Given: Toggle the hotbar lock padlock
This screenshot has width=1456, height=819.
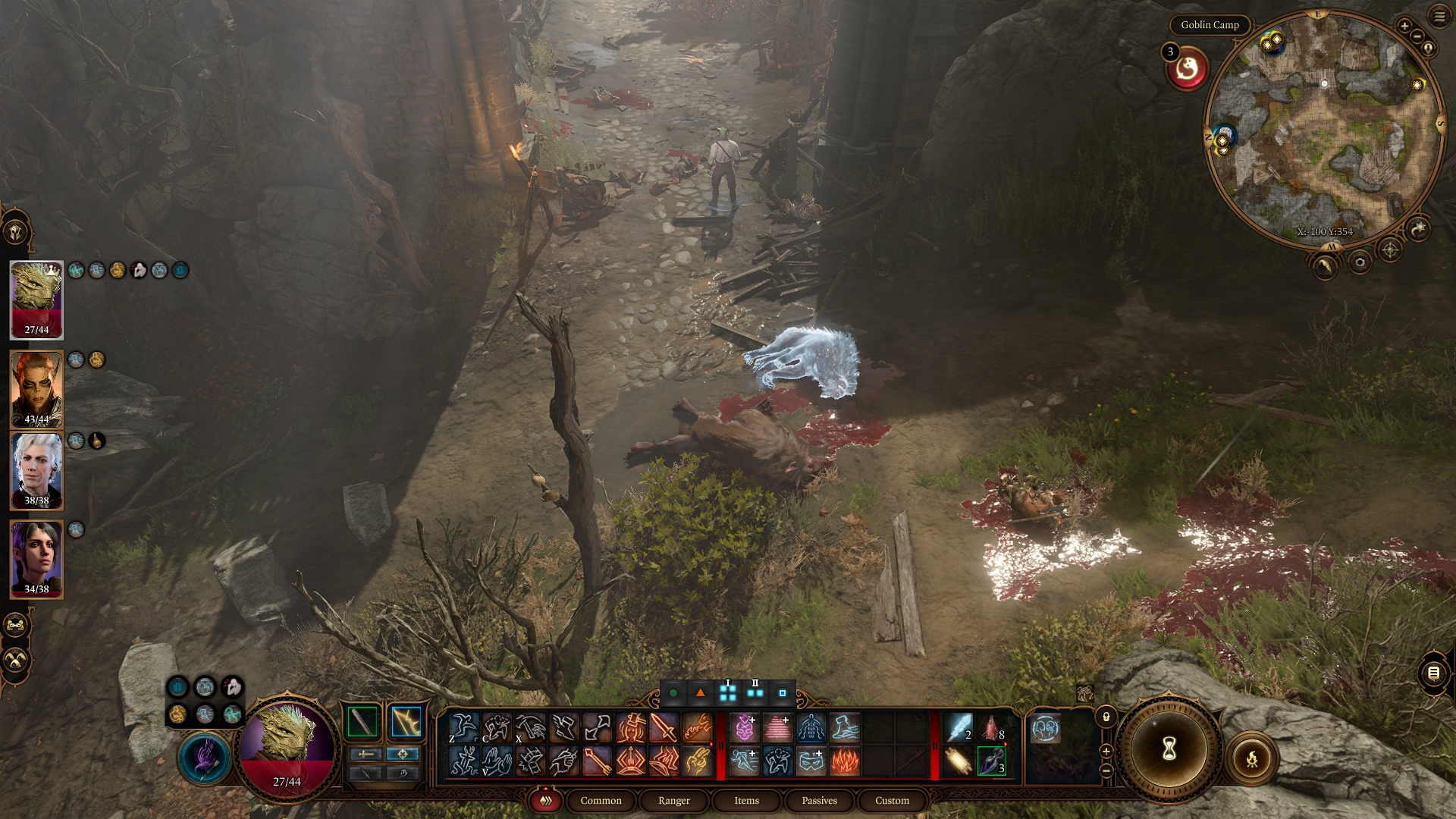Looking at the screenshot, I should pyautogui.click(x=1106, y=717).
